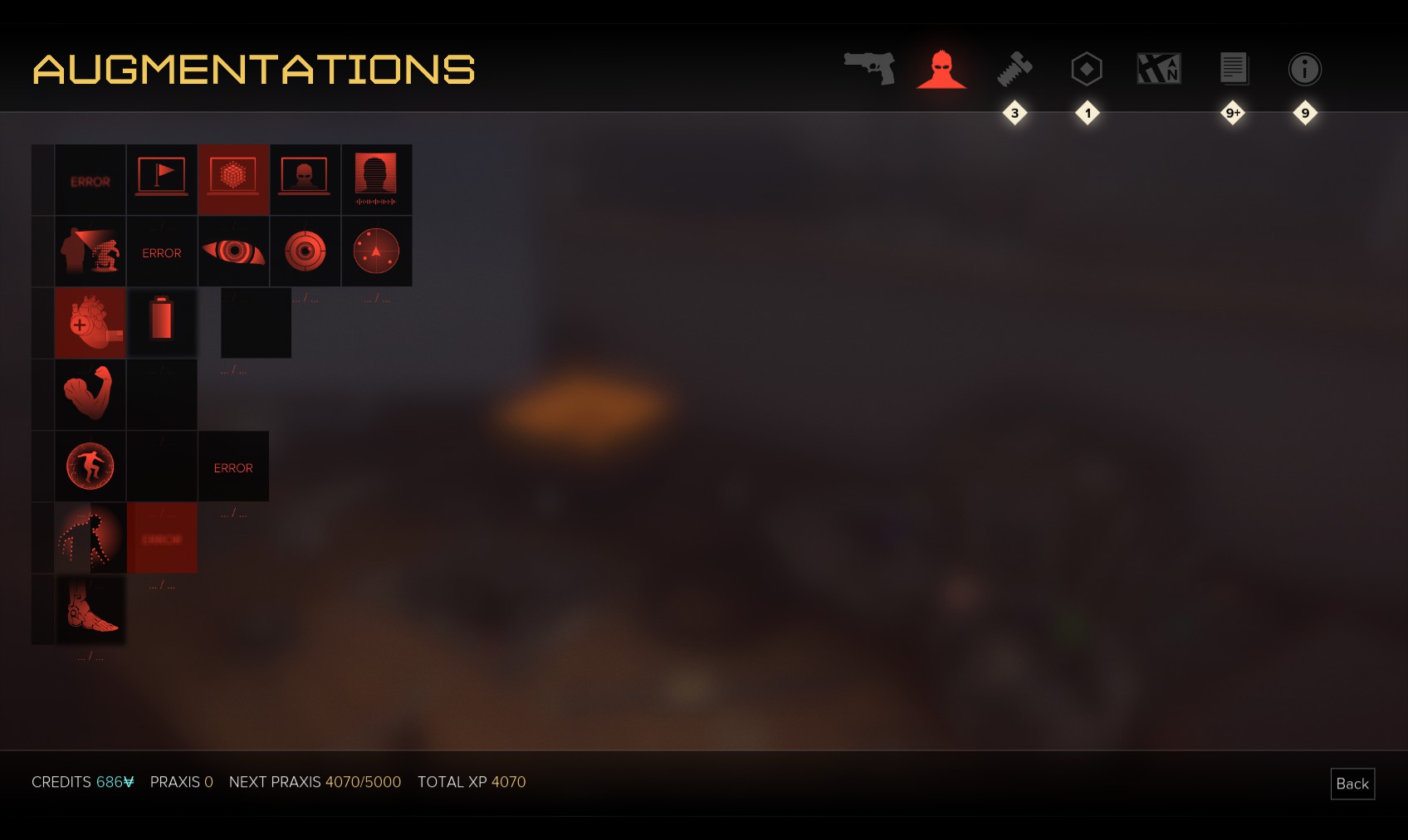
Task: Click the heart with plus augmentation
Action: [90, 323]
